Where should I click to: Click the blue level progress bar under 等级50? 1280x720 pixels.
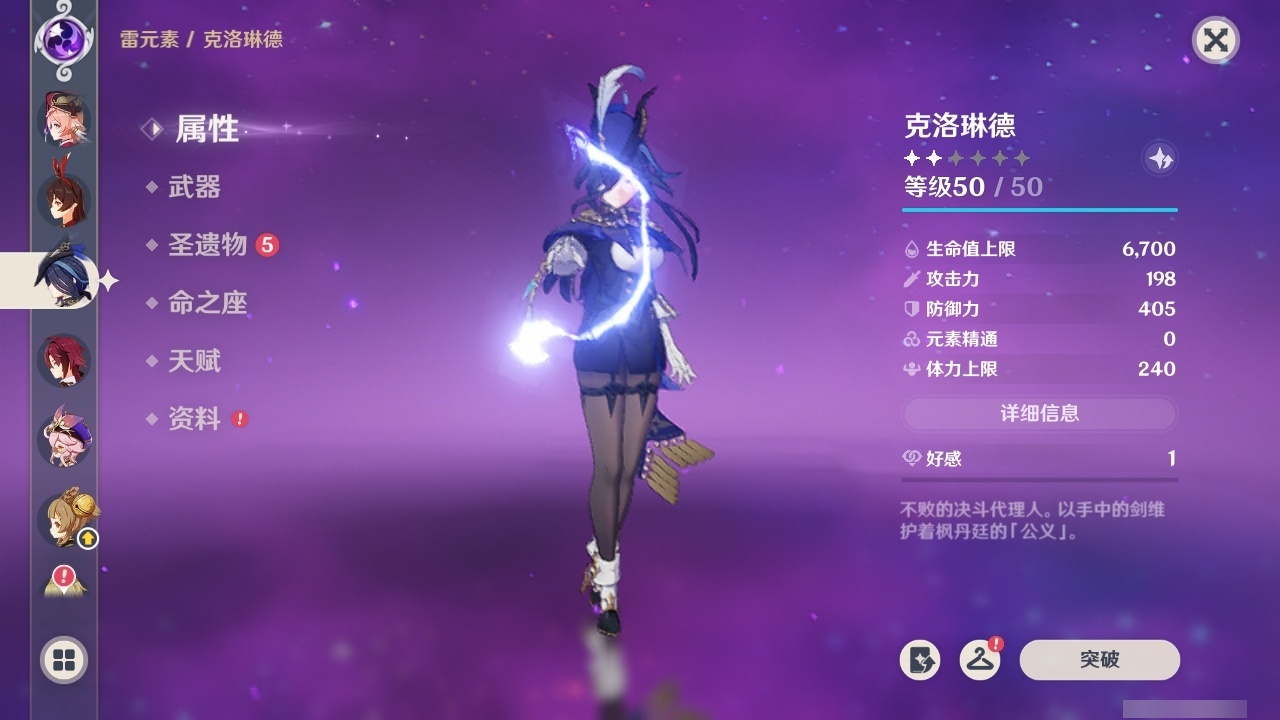(x=1040, y=211)
